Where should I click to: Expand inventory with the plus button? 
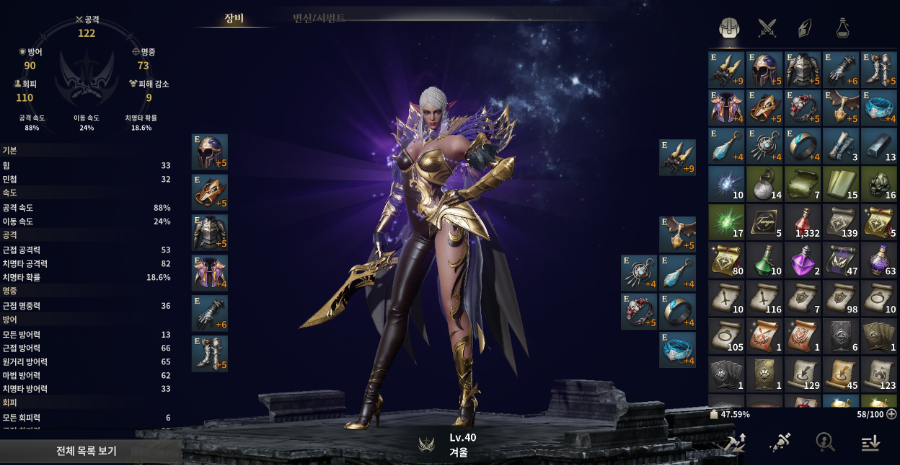click(891, 413)
